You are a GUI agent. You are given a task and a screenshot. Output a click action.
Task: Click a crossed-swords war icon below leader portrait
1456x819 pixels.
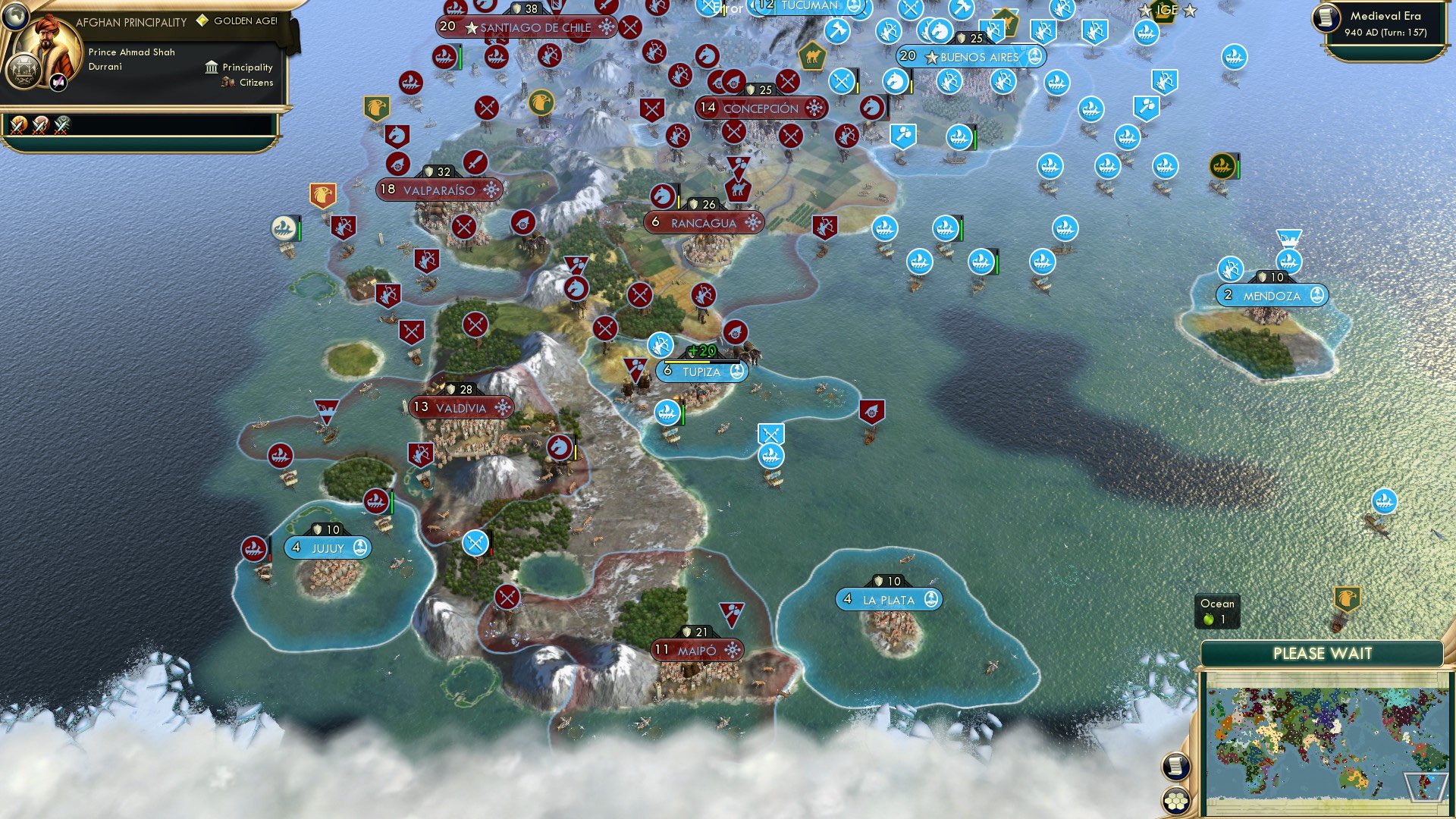(17, 126)
